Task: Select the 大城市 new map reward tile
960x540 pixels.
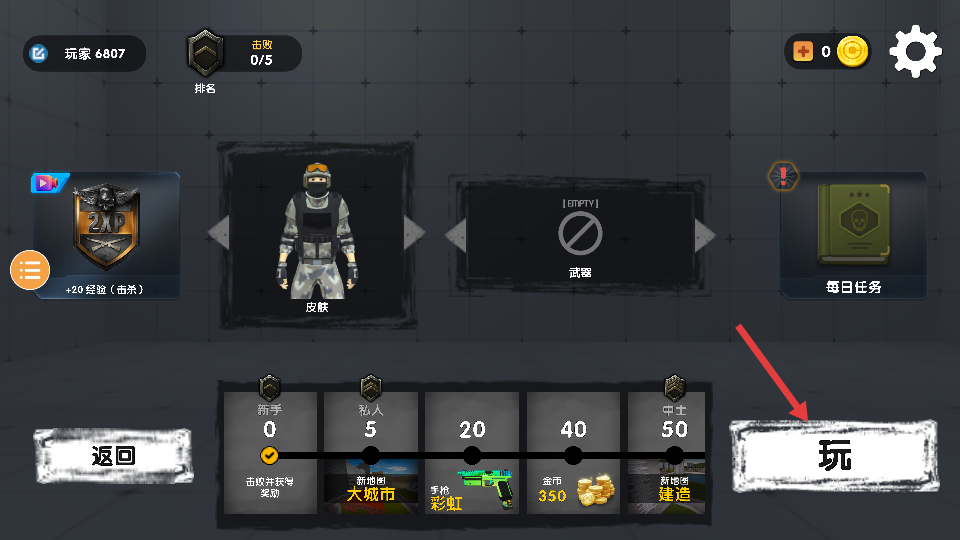Action: click(x=371, y=453)
